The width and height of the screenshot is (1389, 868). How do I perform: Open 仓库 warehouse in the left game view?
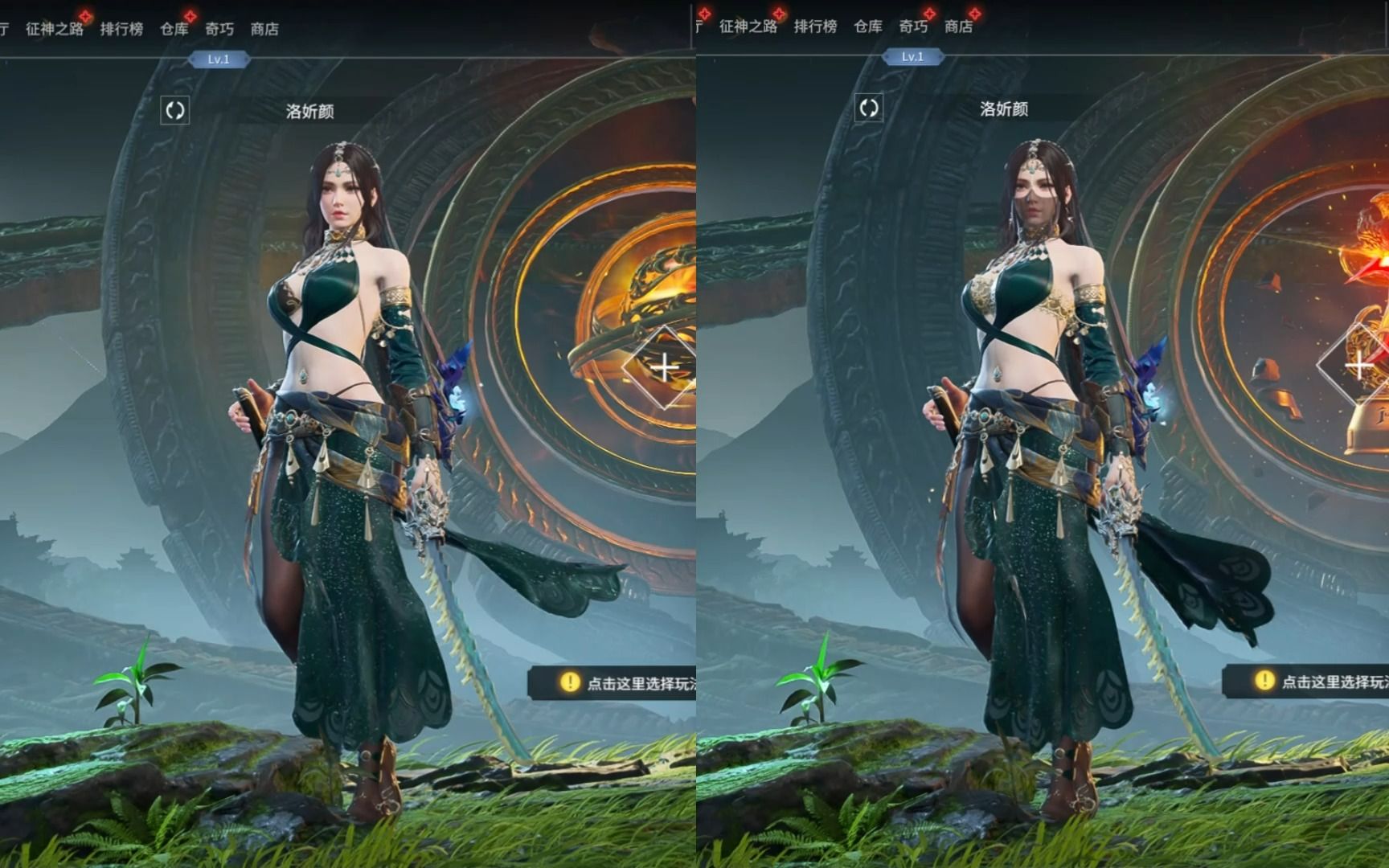tap(174, 29)
